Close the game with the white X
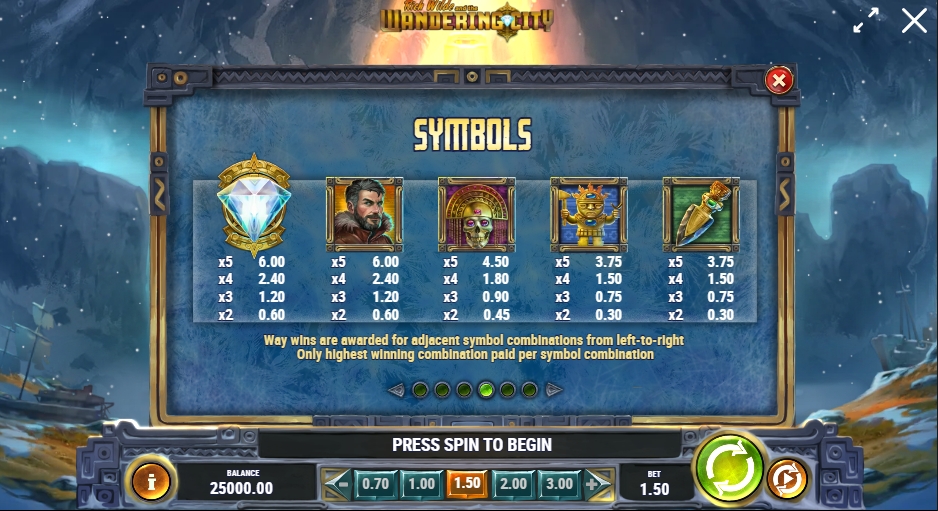 (914, 20)
